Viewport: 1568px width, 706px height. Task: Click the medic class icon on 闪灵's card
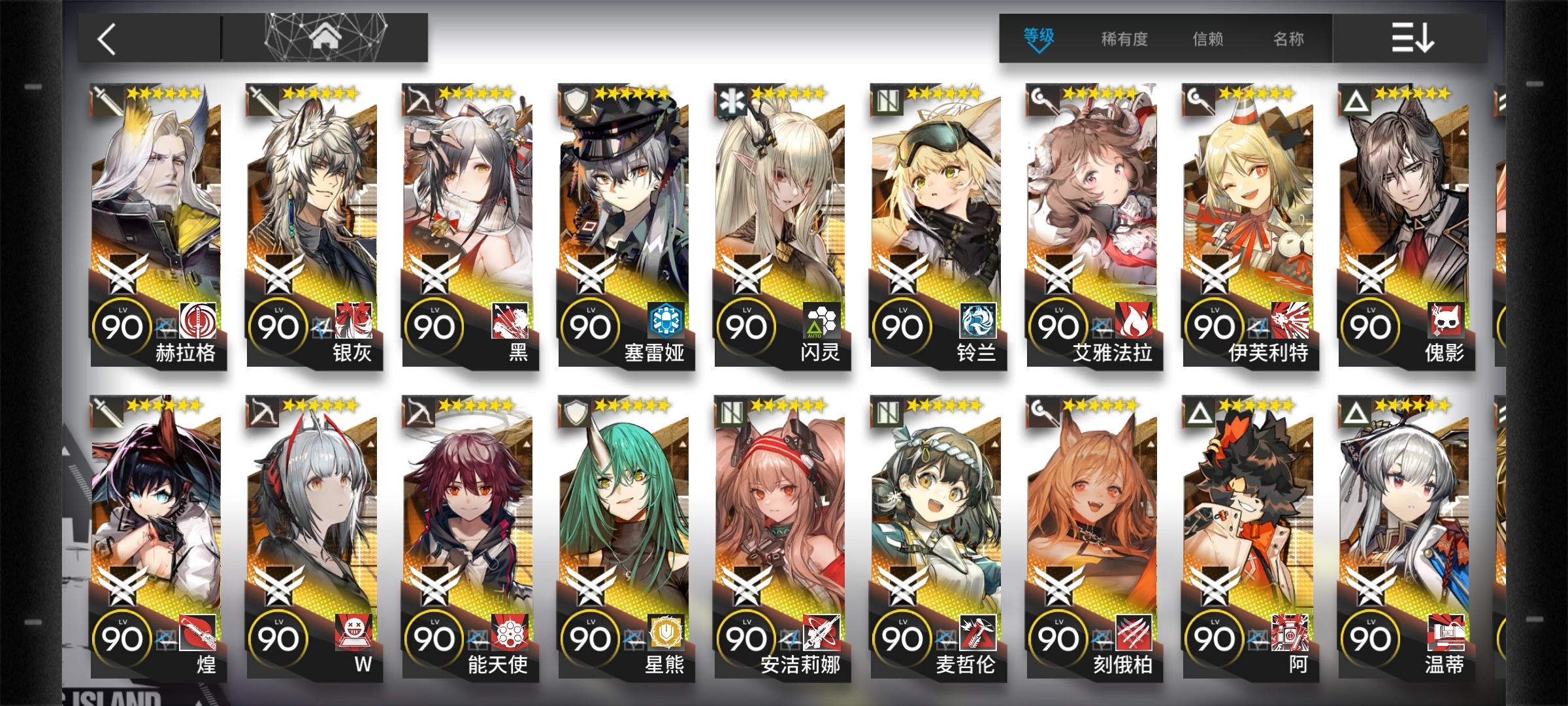tap(730, 98)
